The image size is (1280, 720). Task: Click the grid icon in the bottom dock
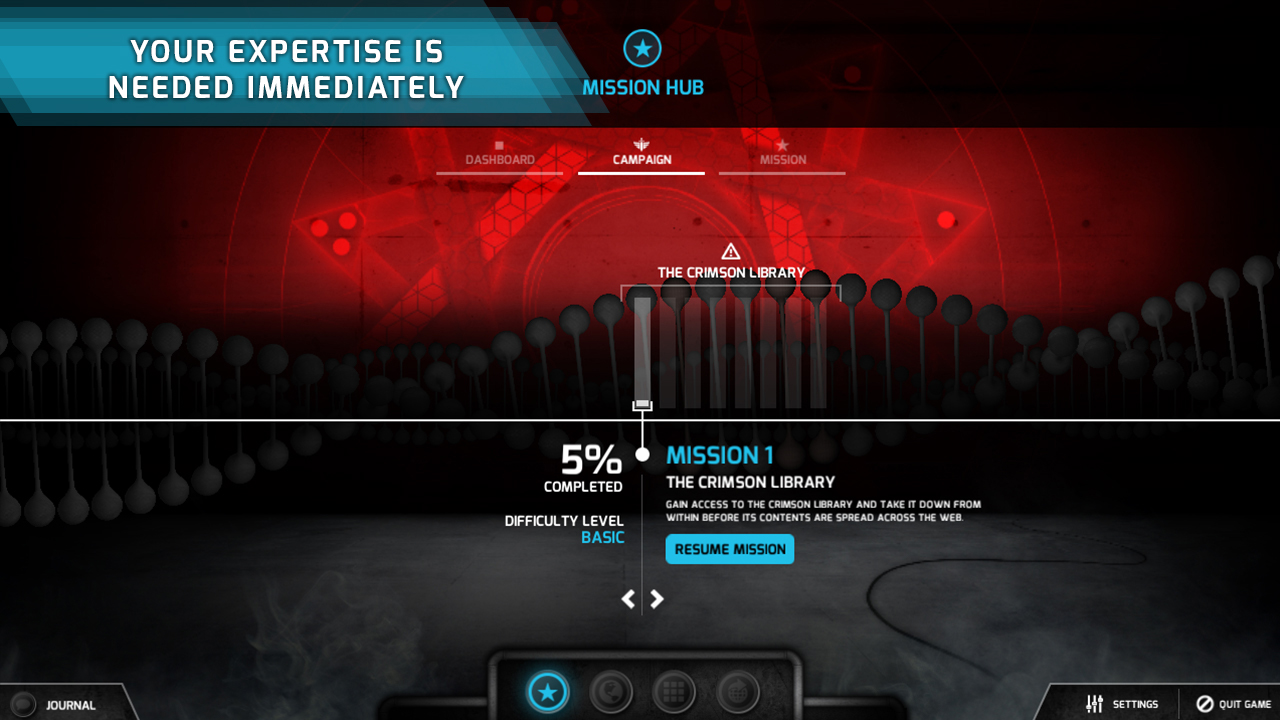coord(675,690)
